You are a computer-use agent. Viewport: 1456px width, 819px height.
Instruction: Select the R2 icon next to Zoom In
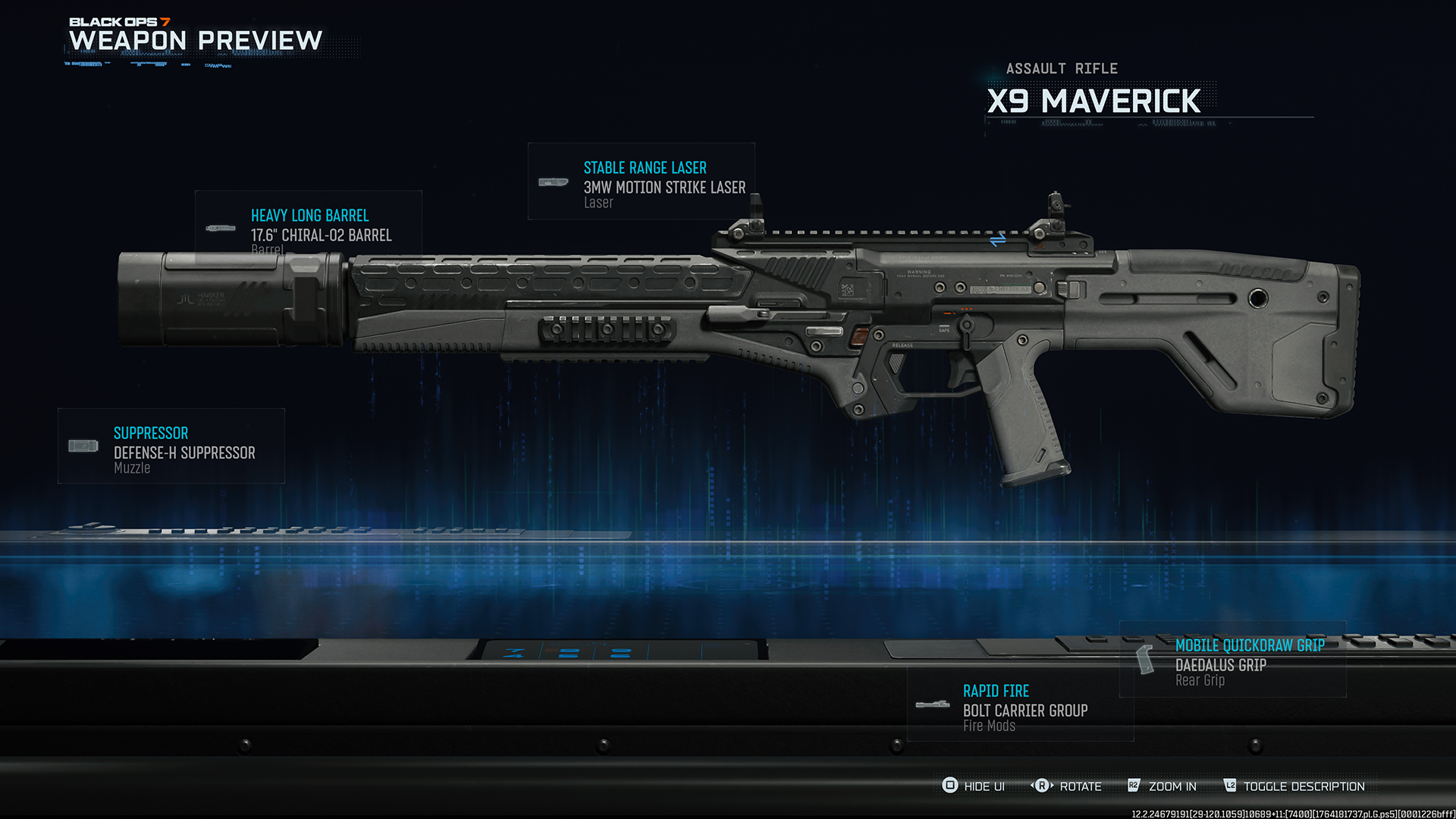(1134, 786)
